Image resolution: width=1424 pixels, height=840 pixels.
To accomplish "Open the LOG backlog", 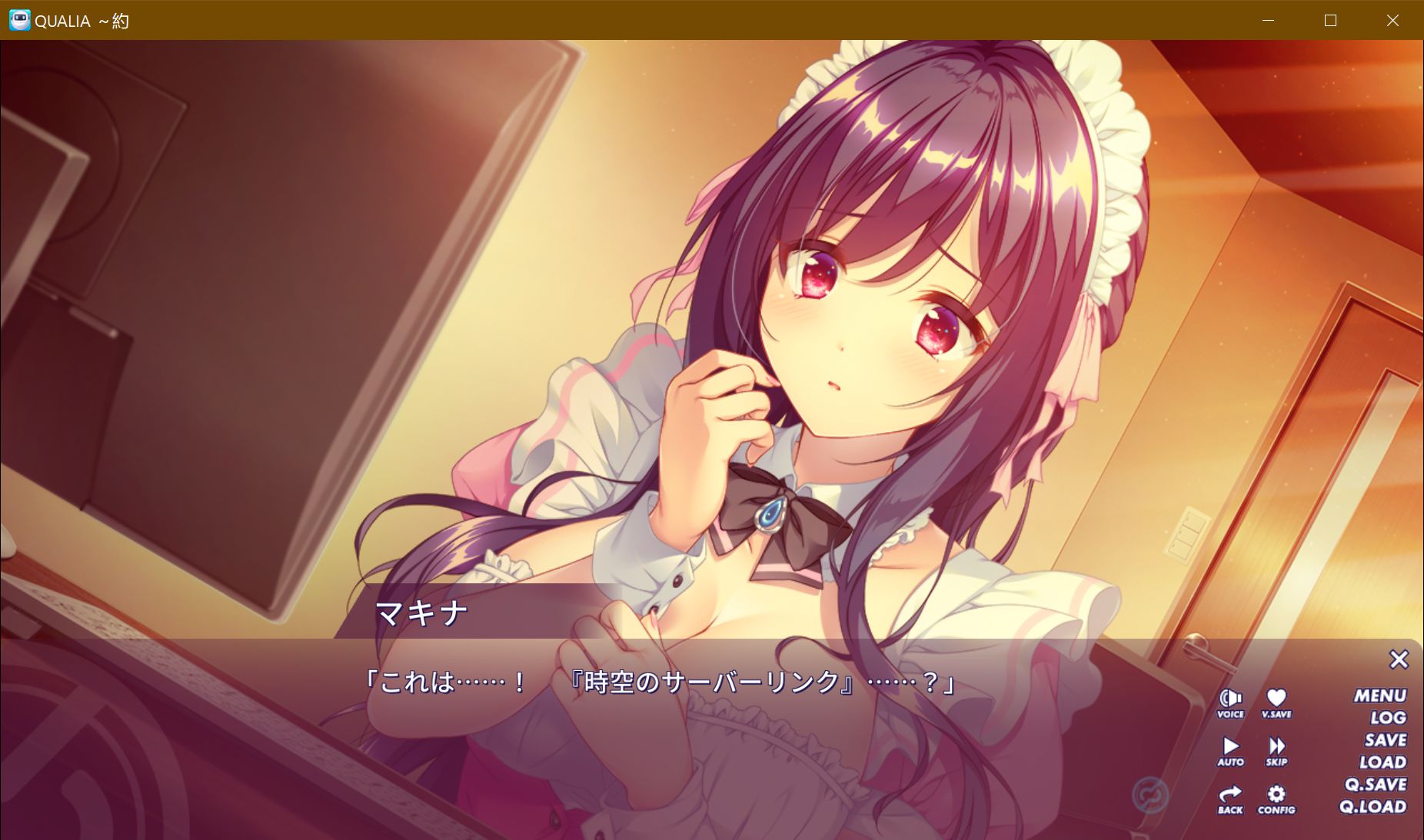I will tap(1386, 717).
